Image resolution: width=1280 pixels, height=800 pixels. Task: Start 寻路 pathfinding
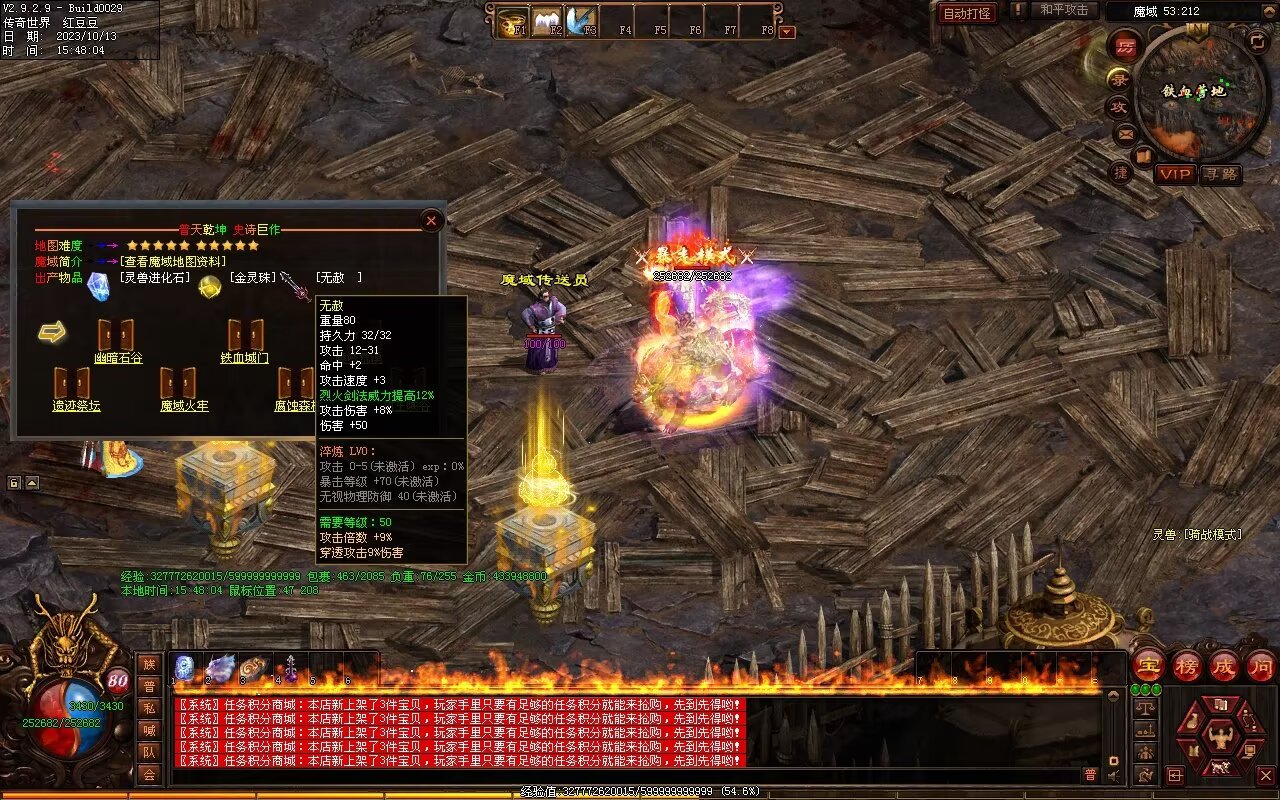[x=1220, y=174]
